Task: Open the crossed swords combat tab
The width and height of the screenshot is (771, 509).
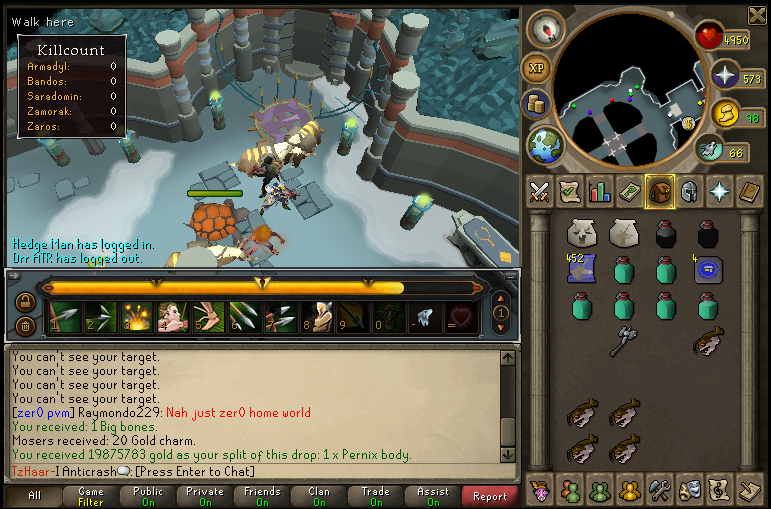Action: tap(540, 191)
